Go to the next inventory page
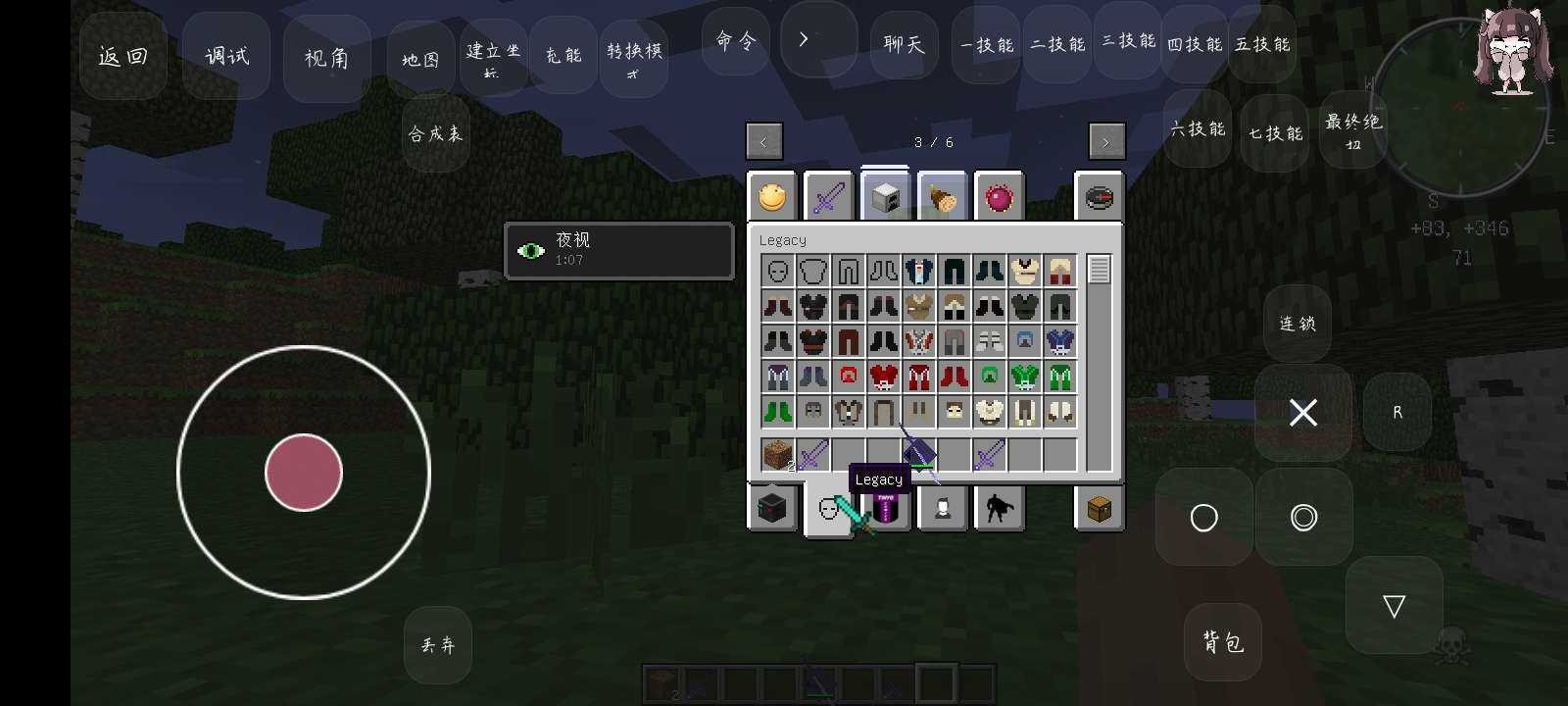The image size is (1568, 706). point(1106,141)
